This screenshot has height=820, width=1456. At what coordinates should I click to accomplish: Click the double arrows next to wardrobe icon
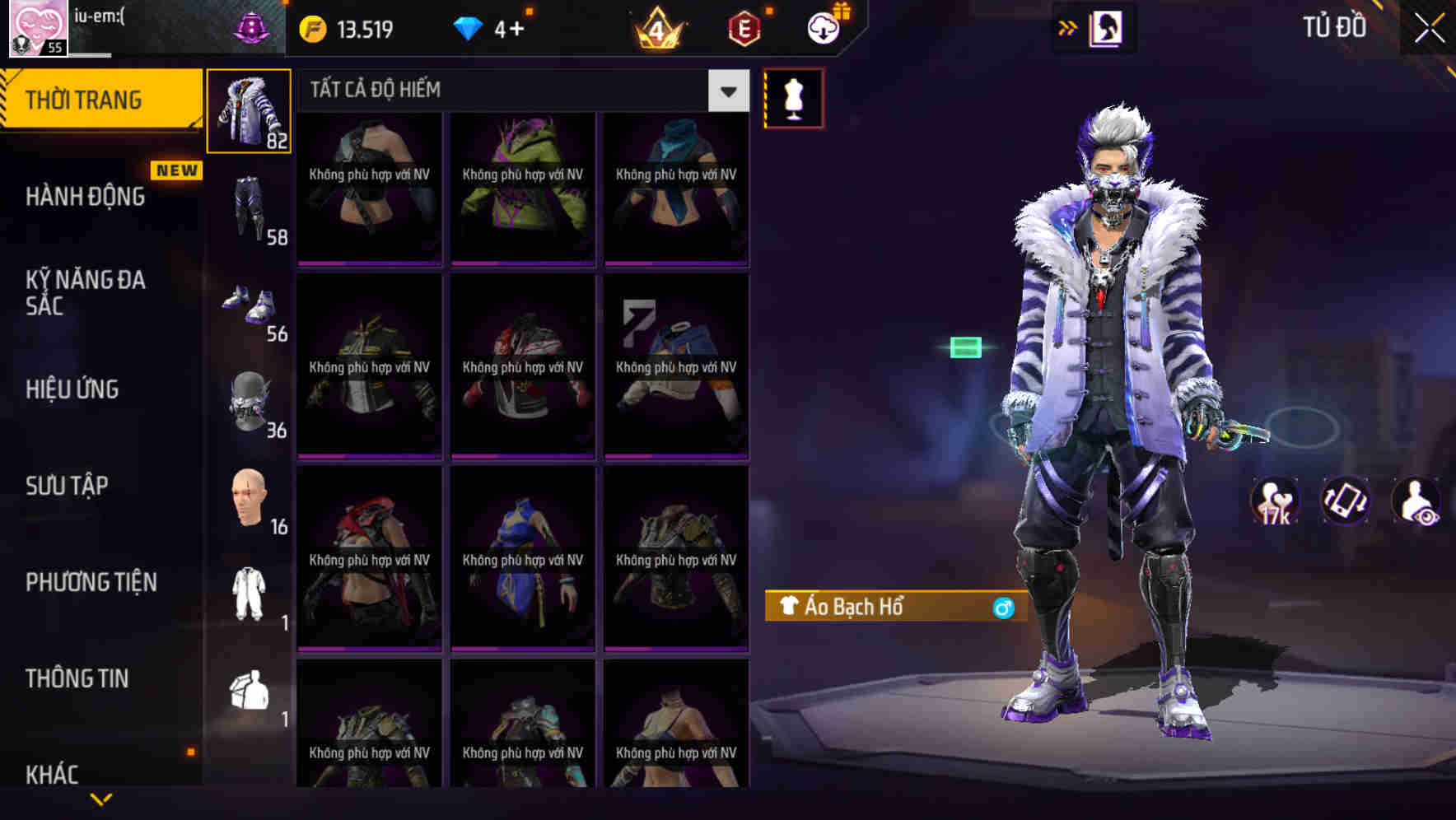pos(1068,27)
